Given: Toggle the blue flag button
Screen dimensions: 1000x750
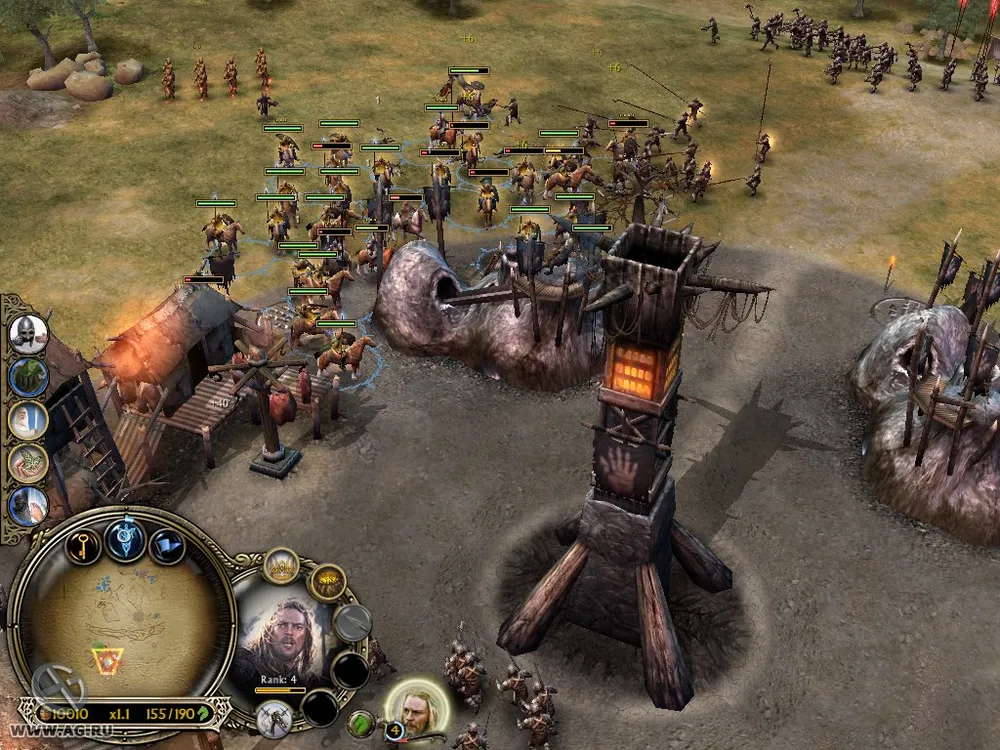Looking at the screenshot, I should pos(167,546).
